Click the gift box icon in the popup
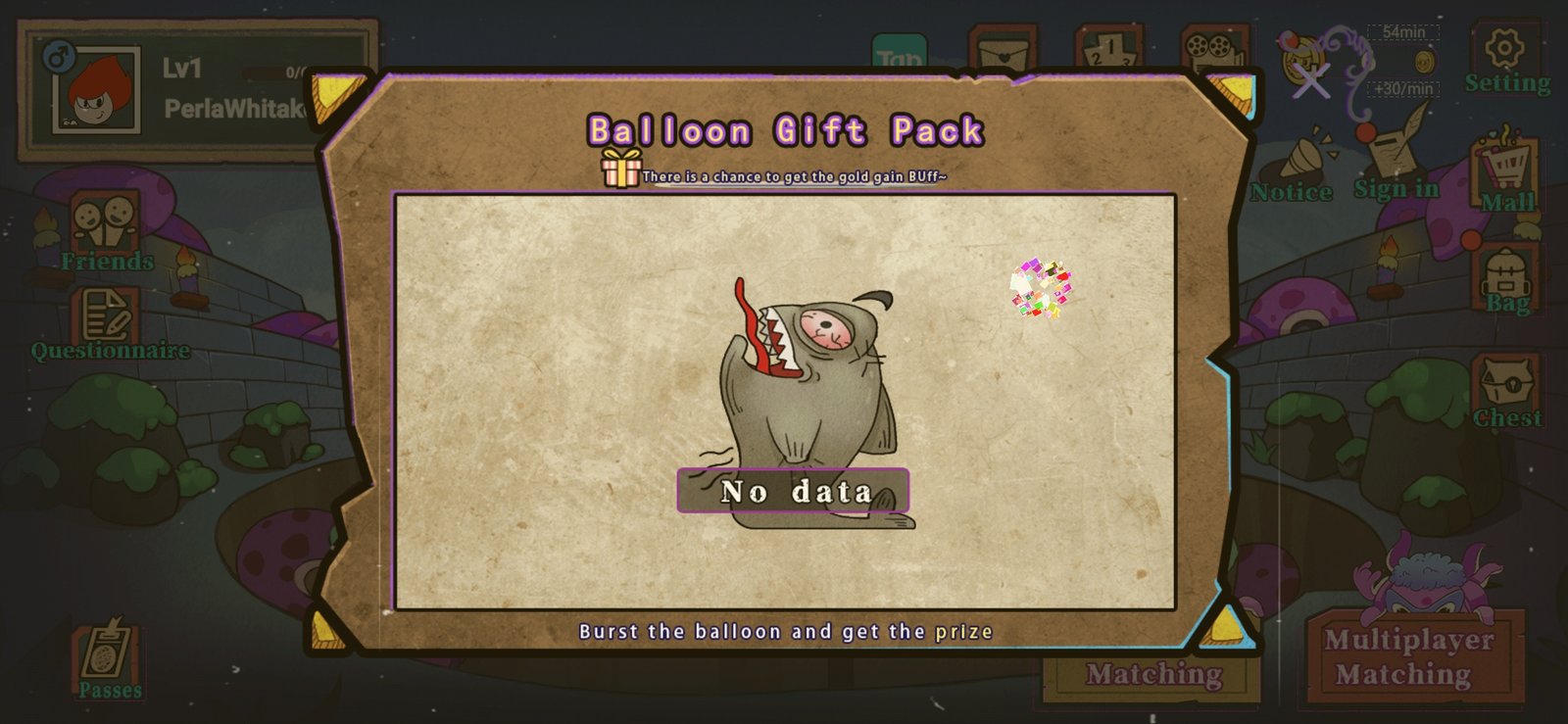This screenshot has width=1568, height=724. tap(621, 169)
